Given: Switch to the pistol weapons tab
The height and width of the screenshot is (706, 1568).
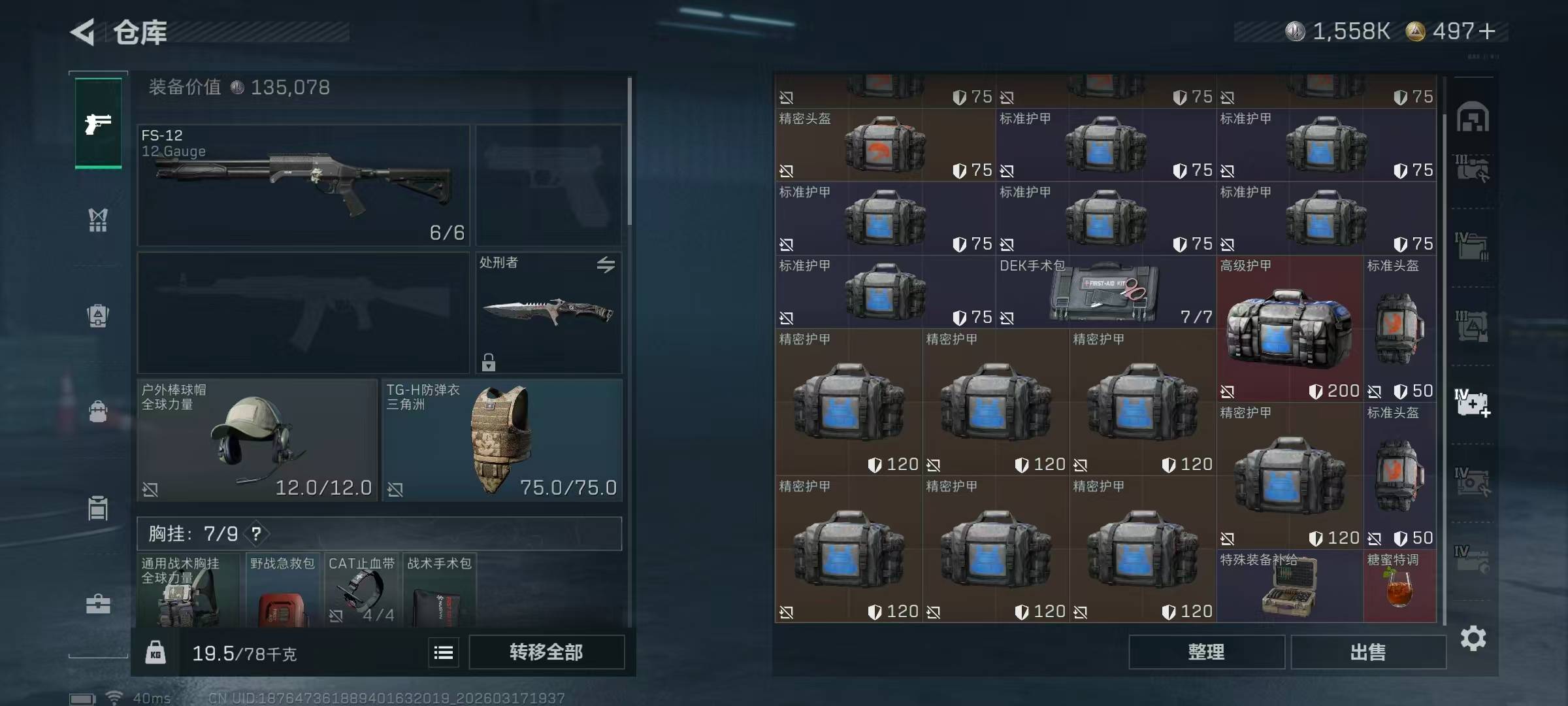Looking at the screenshot, I should pos(98,124).
